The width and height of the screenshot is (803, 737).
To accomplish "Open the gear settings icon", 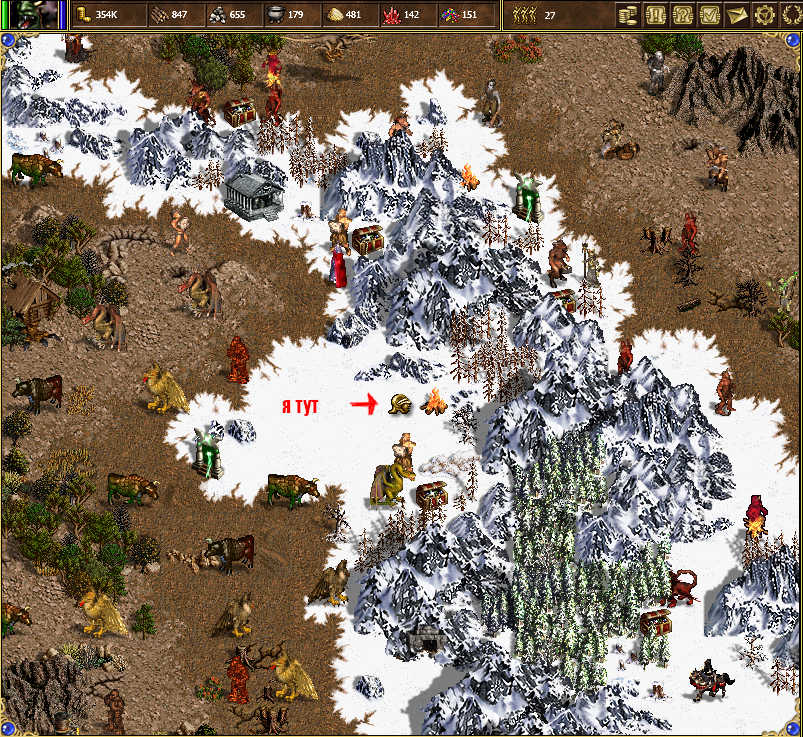I will (764, 14).
